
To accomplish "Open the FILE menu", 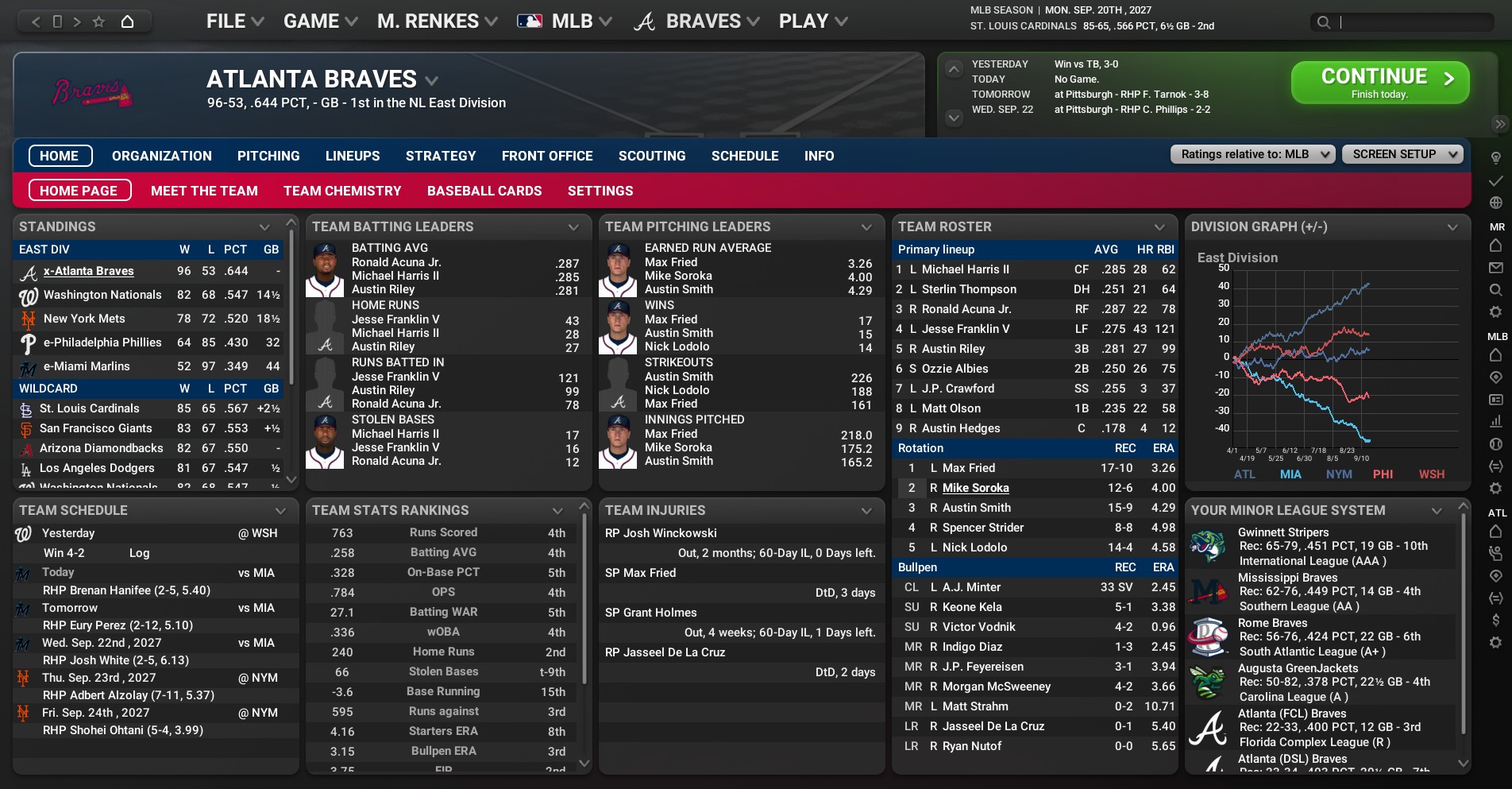I will click(x=234, y=21).
